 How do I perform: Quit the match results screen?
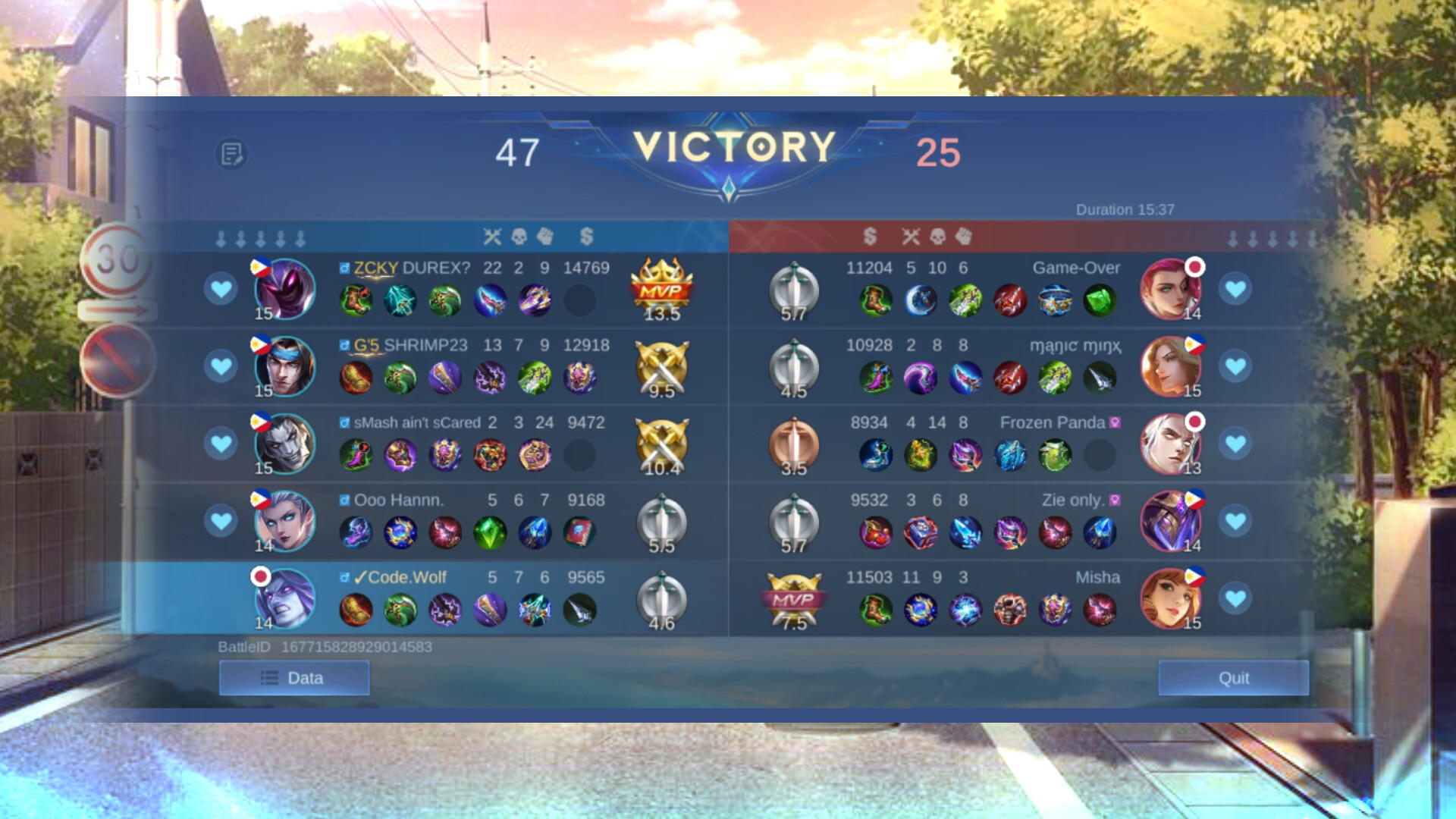point(1234,678)
